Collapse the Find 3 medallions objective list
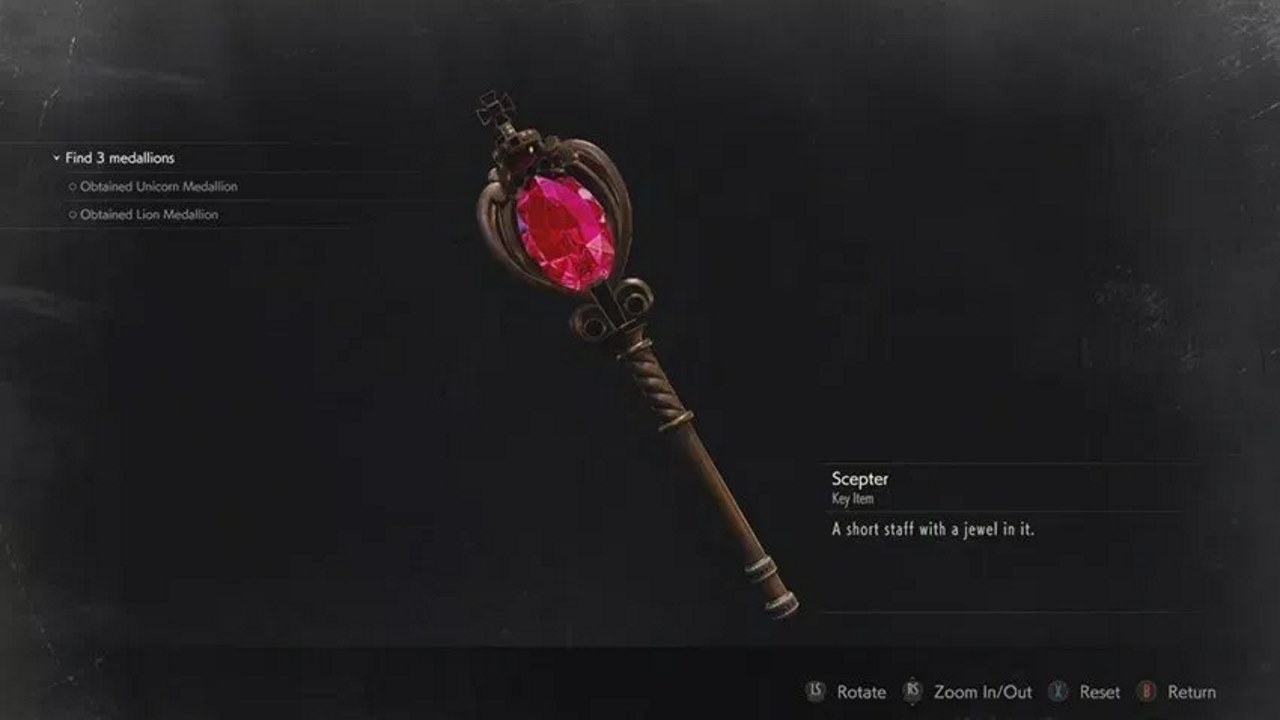Image resolution: width=1280 pixels, height=720 pixels. click(x=55, y=158)
